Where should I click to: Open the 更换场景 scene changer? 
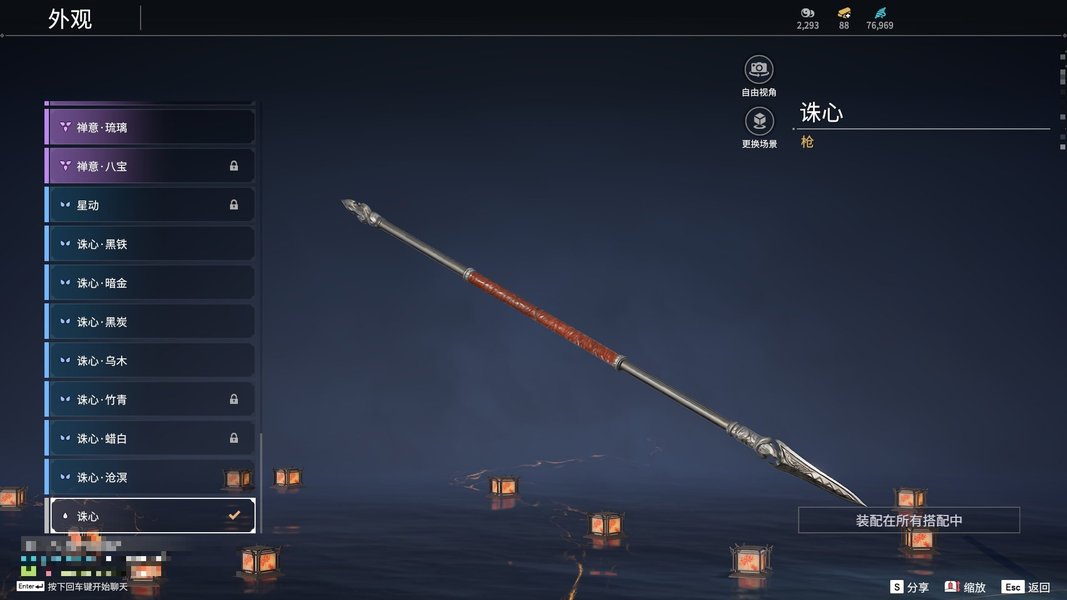(759, 122)
